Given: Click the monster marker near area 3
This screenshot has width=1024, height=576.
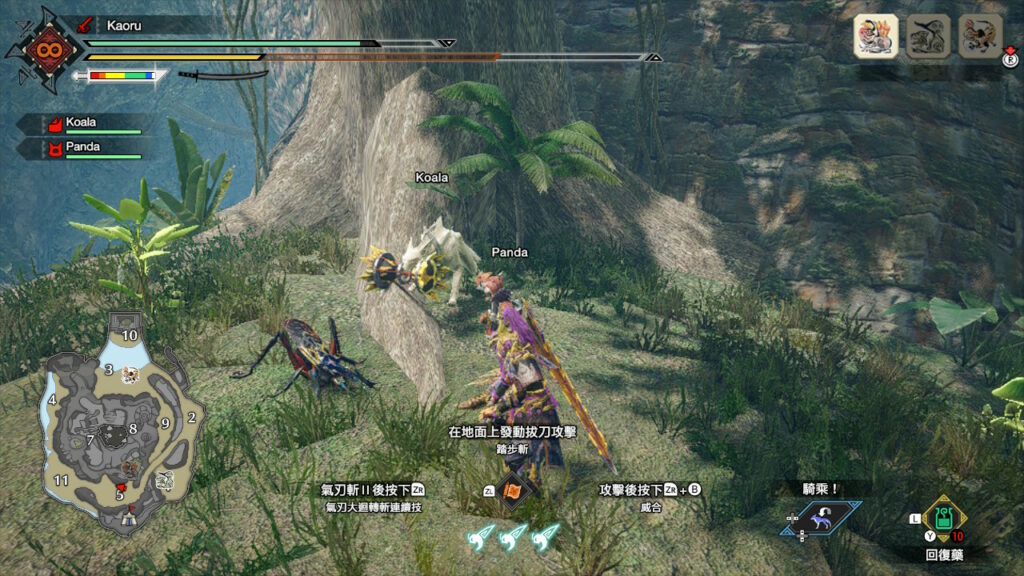Looking at the screenshot, I should (x=129, y=375).
